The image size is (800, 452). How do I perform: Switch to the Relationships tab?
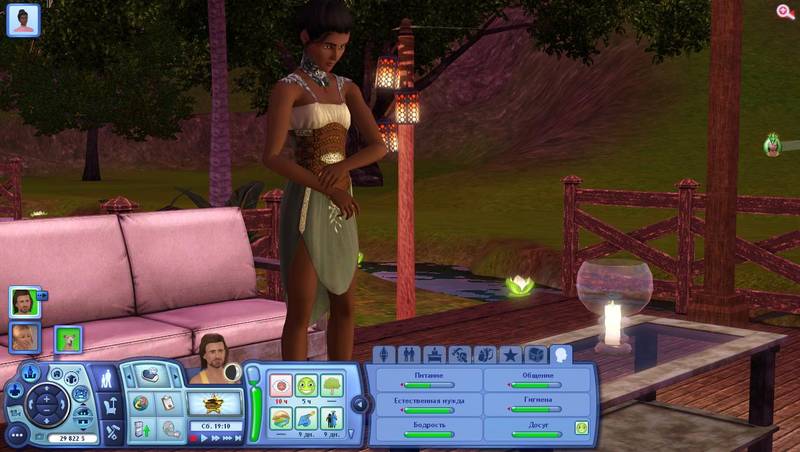tap(409, 355)
